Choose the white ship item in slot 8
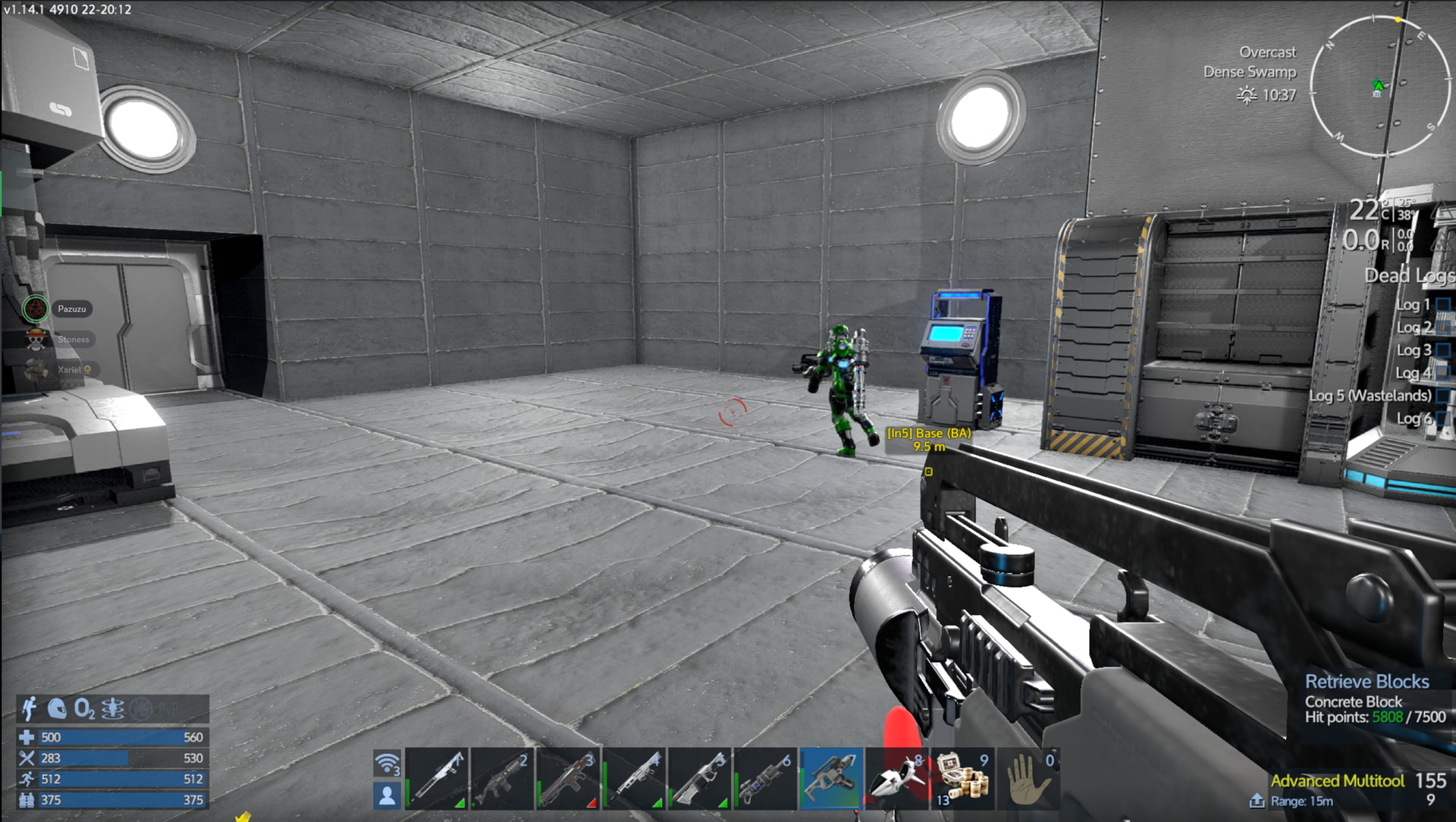The height and width of the screenshot is (822, 1456). point(897,779)
